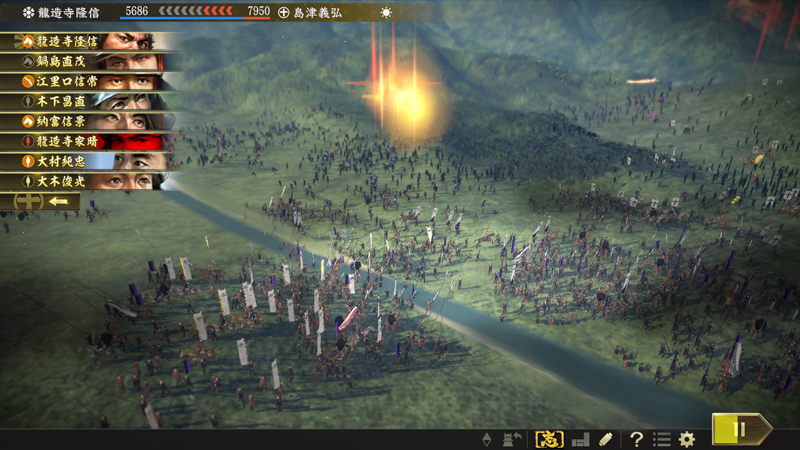Image resolution: width=800 pixels, height=450 pixels.
Task: Open settings with the gear icon
Action: tap(687, 439)
